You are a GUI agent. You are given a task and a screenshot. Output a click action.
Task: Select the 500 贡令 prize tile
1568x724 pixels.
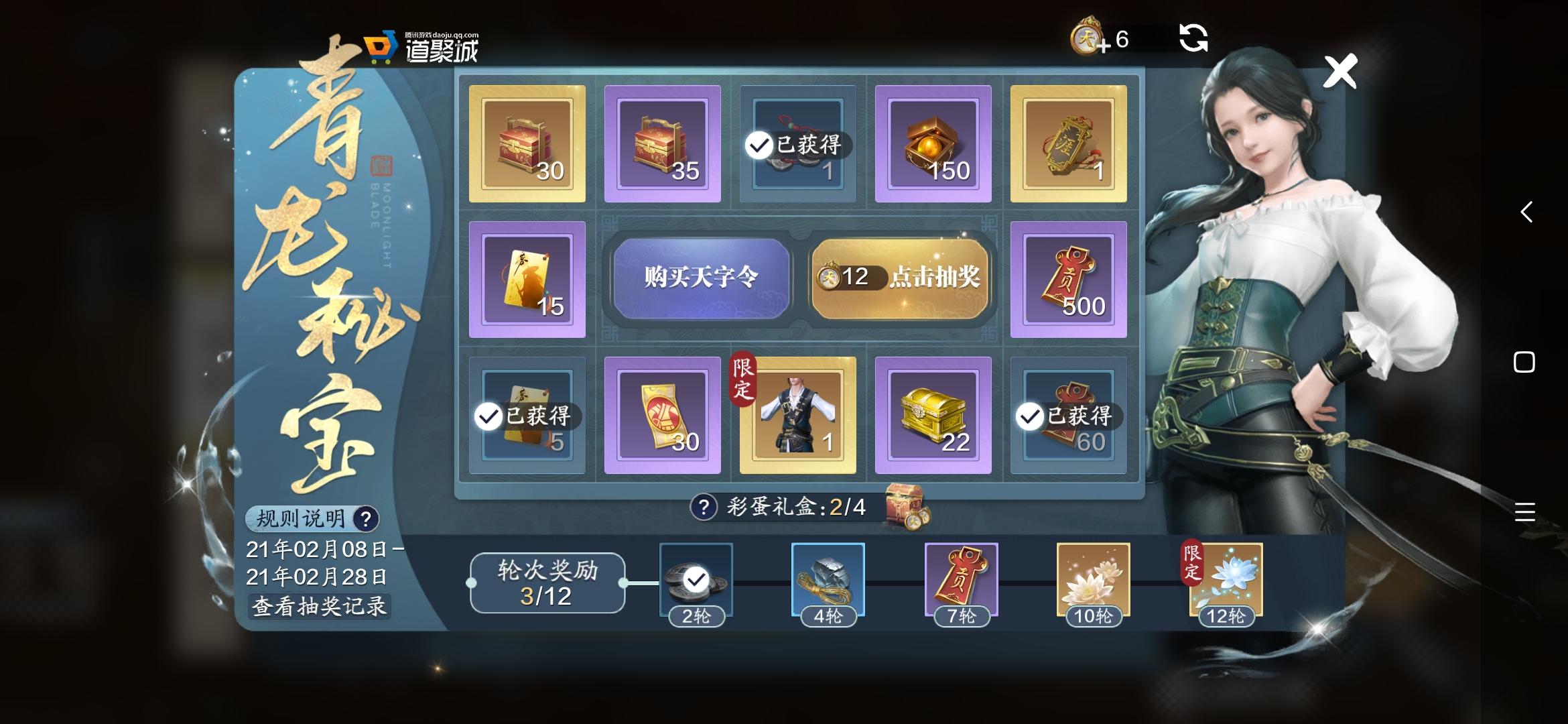(x=1068, y=279)
